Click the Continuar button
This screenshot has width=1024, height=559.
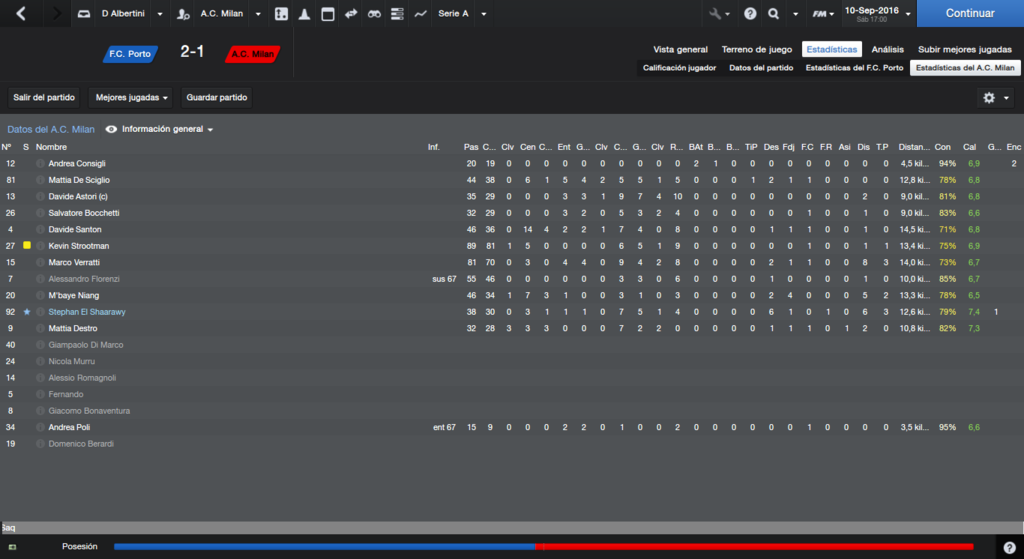970,14
